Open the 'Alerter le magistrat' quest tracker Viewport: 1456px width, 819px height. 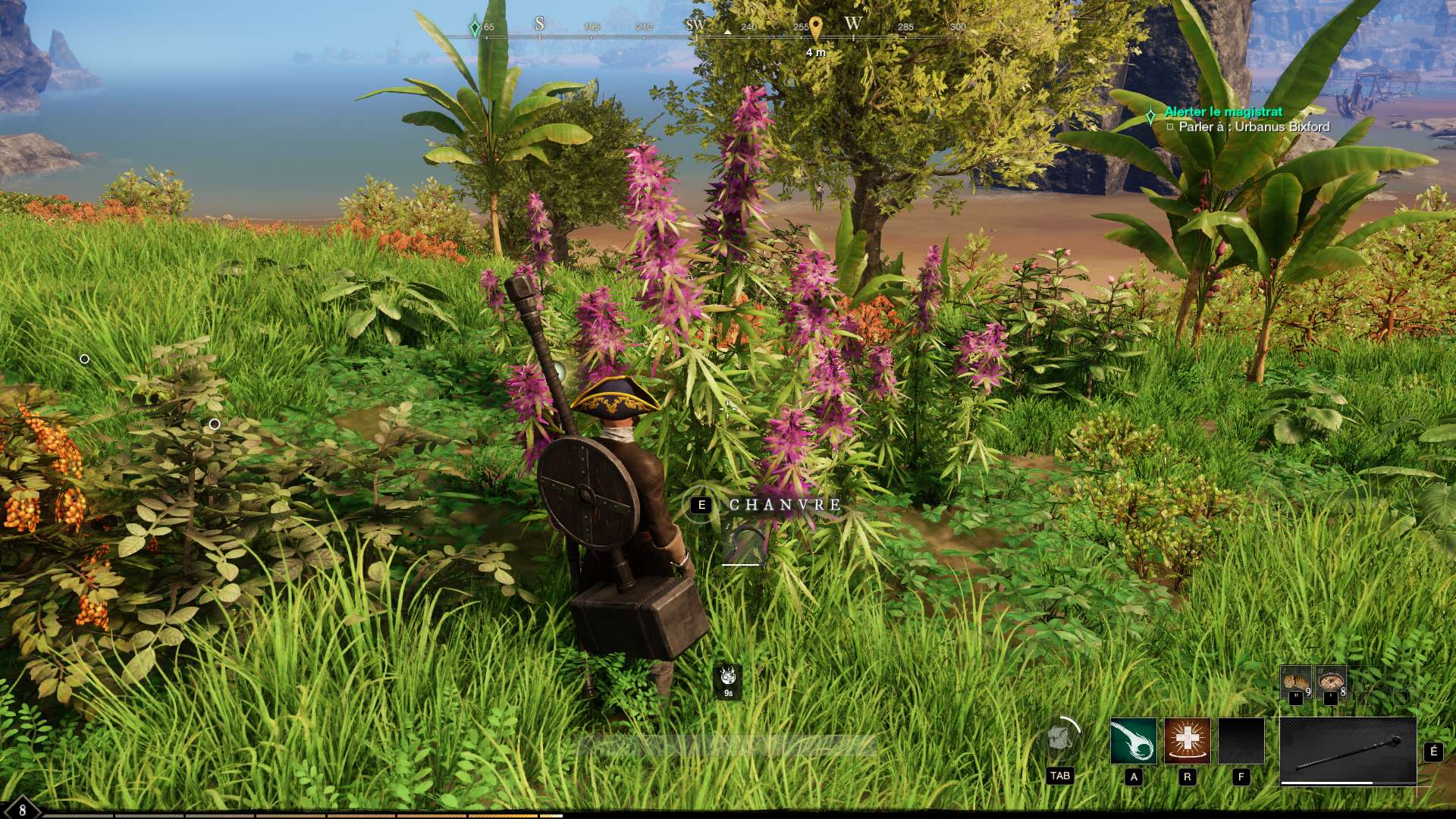click(x=1223, y=112)
